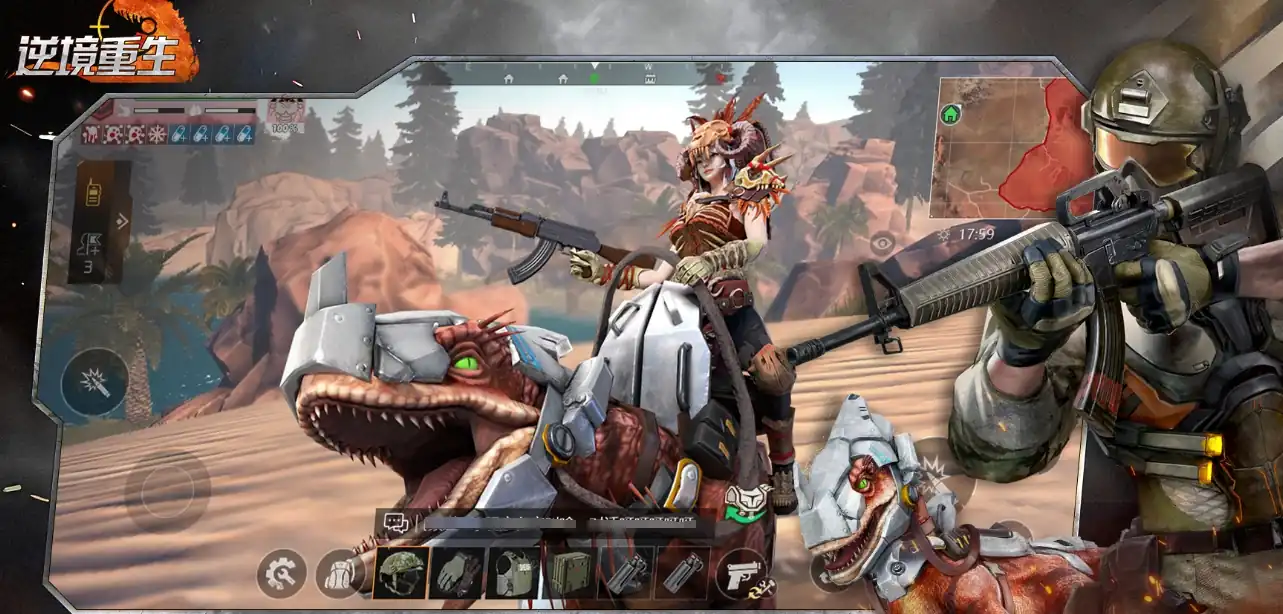This screenshot has height=614, width=1283.
Task: Select the green ammo crate slot
Action: coord(569,573)
